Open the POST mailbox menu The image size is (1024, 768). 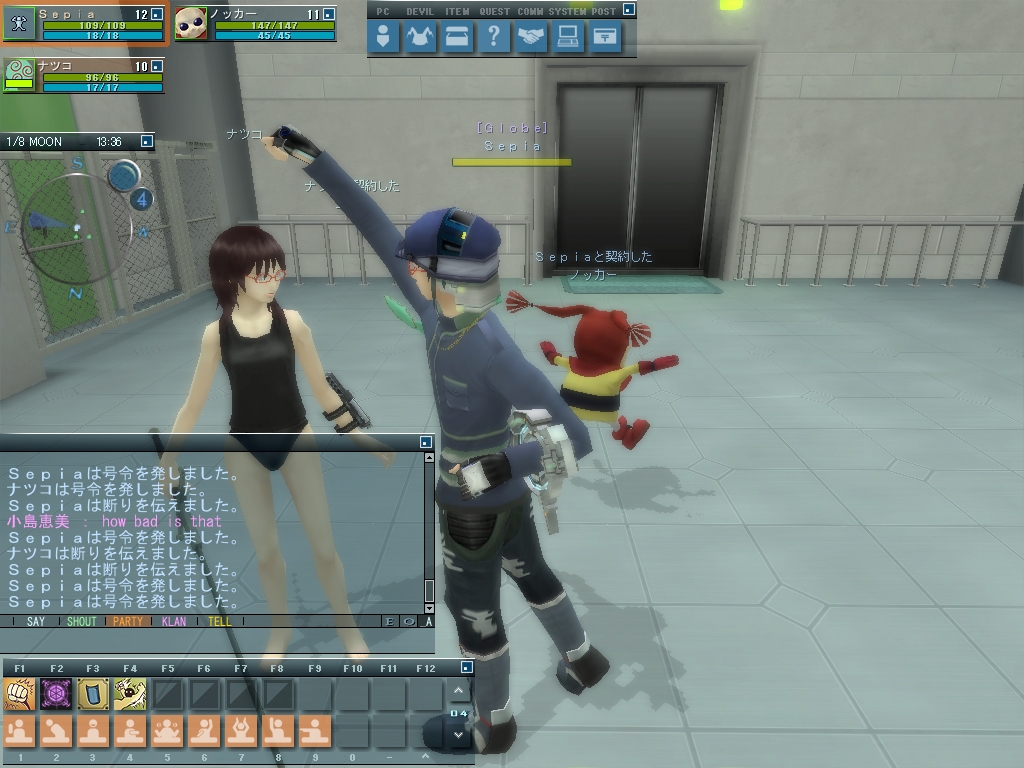click(x=605, y=38)
